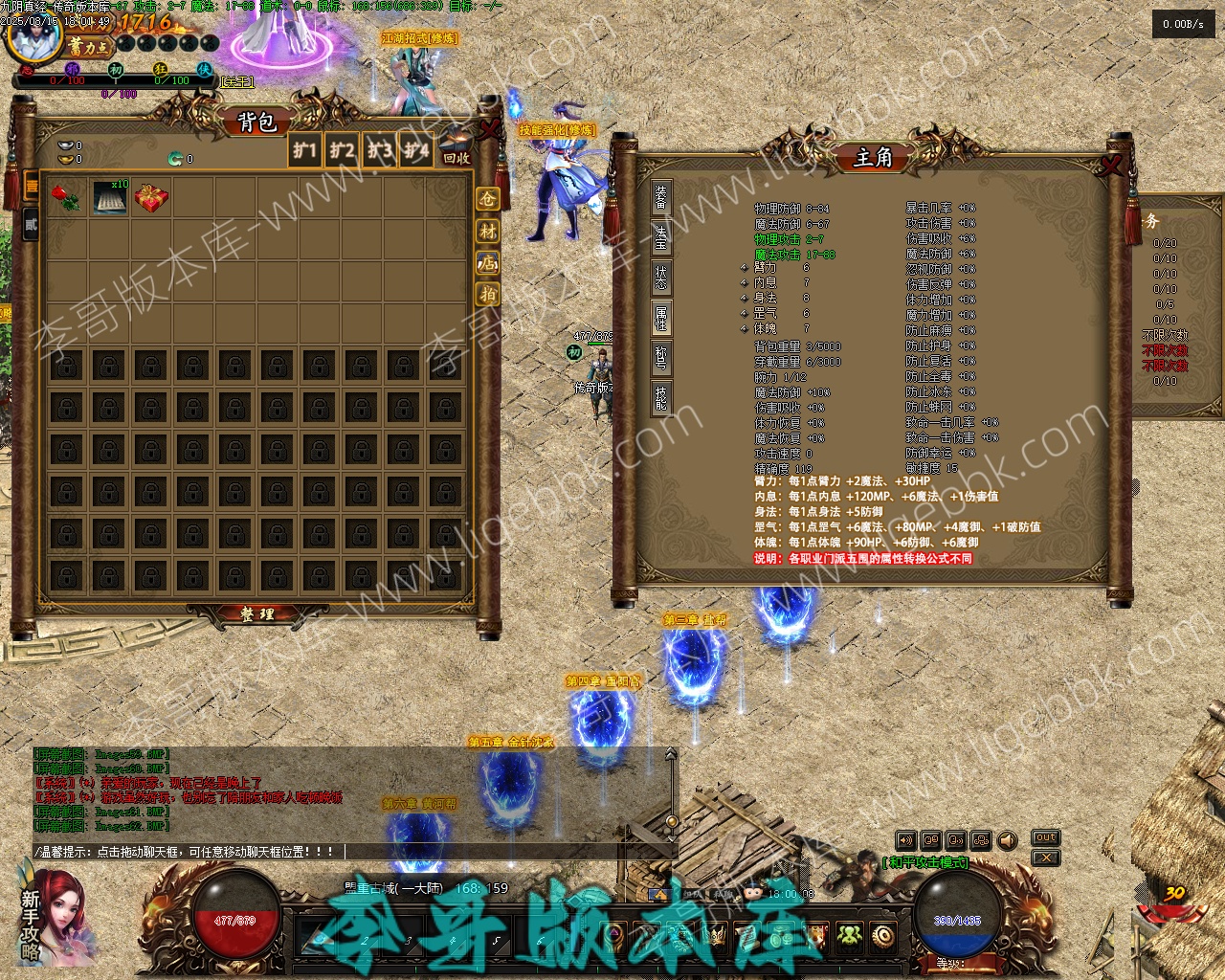Screen dimensions: 1225x980
Task: Switch to the 装备 equipment tab
Action: pyautogui.click(x=661, y=198)
